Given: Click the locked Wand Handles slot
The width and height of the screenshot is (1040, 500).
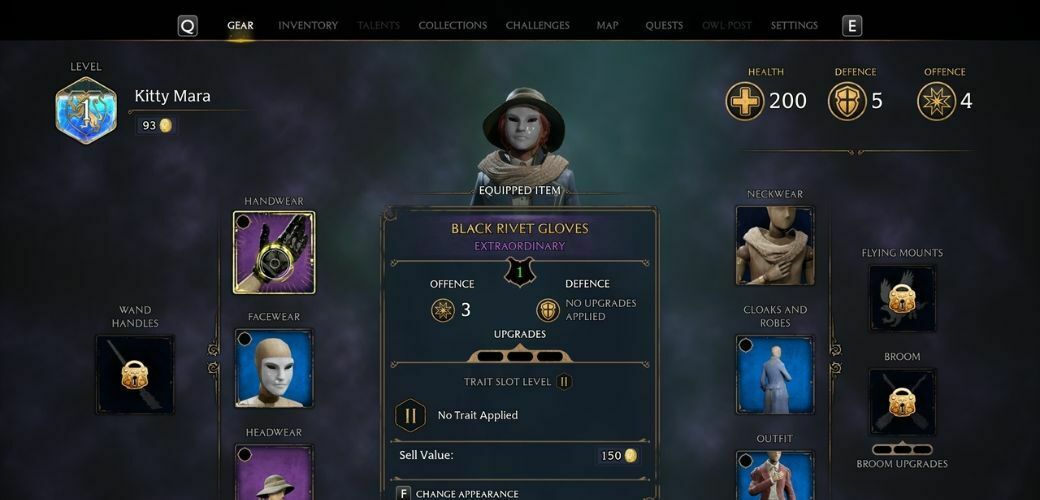Looking at the screenshot, I should tap(135, 374).
